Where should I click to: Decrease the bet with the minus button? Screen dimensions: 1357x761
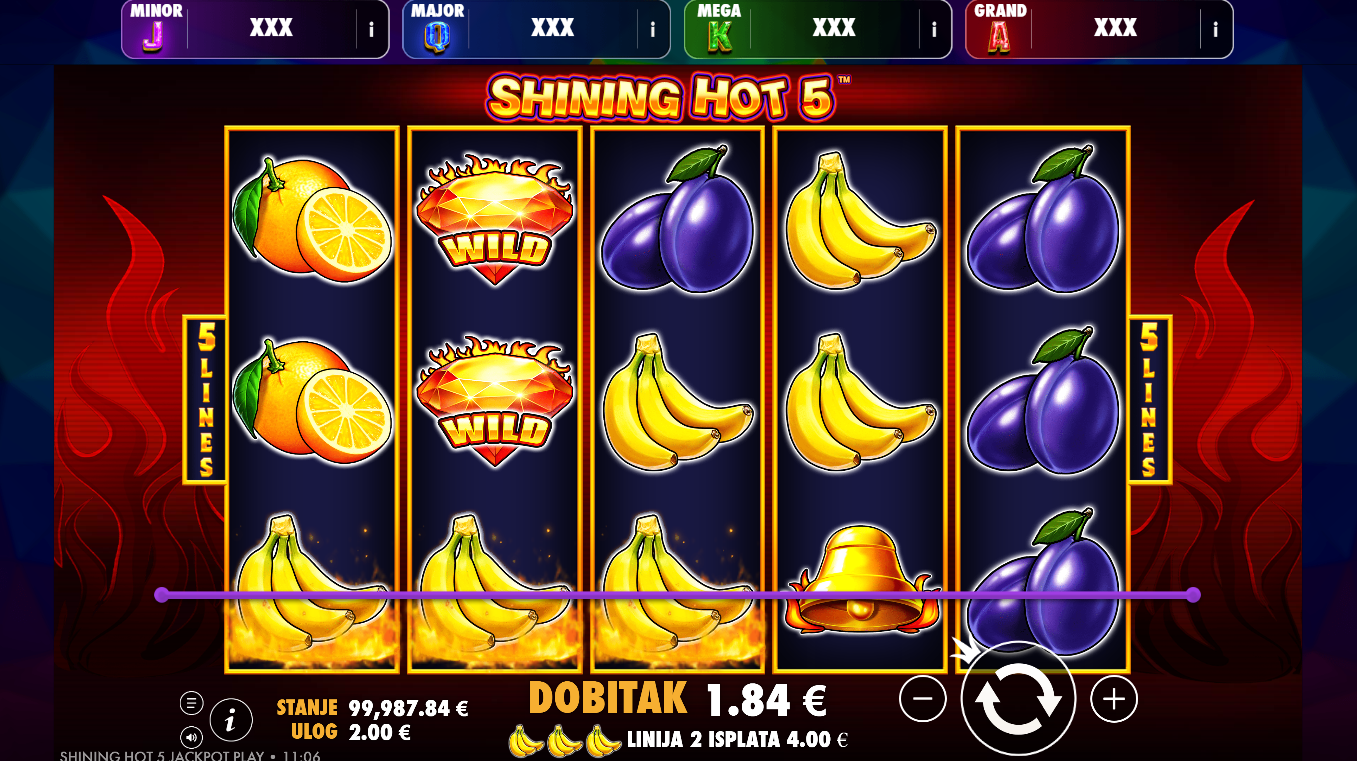(922, 699)
